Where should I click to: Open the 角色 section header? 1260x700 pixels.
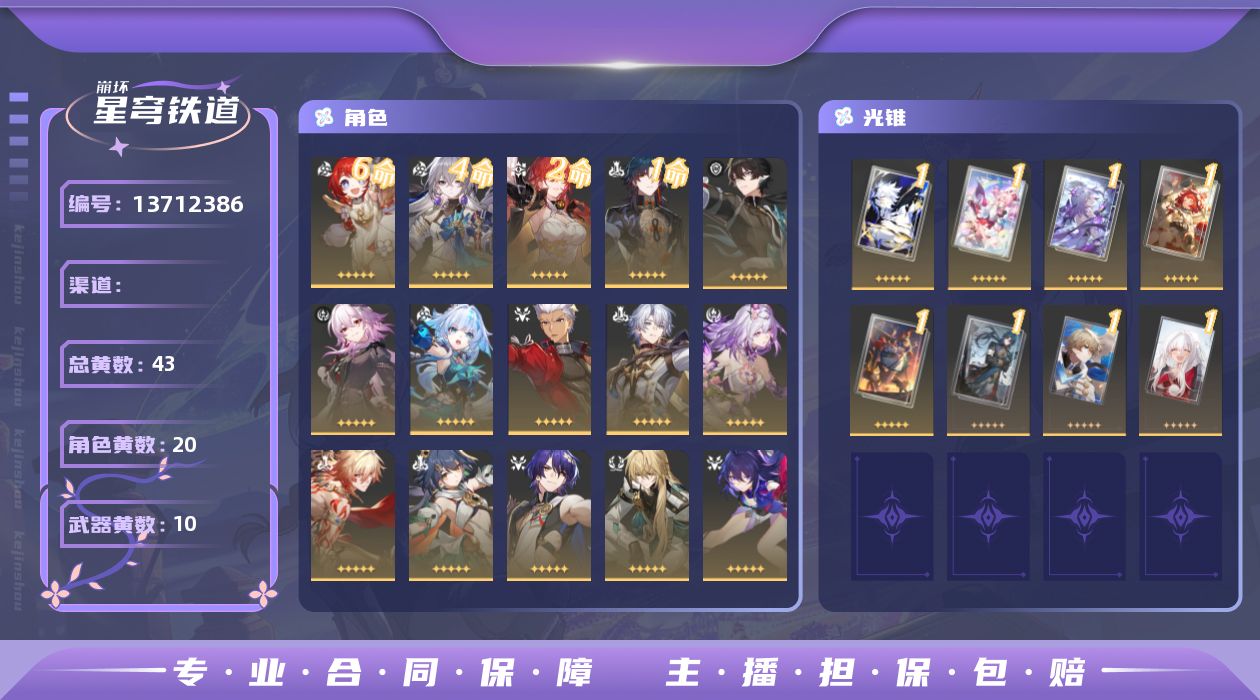coord(365,118)
